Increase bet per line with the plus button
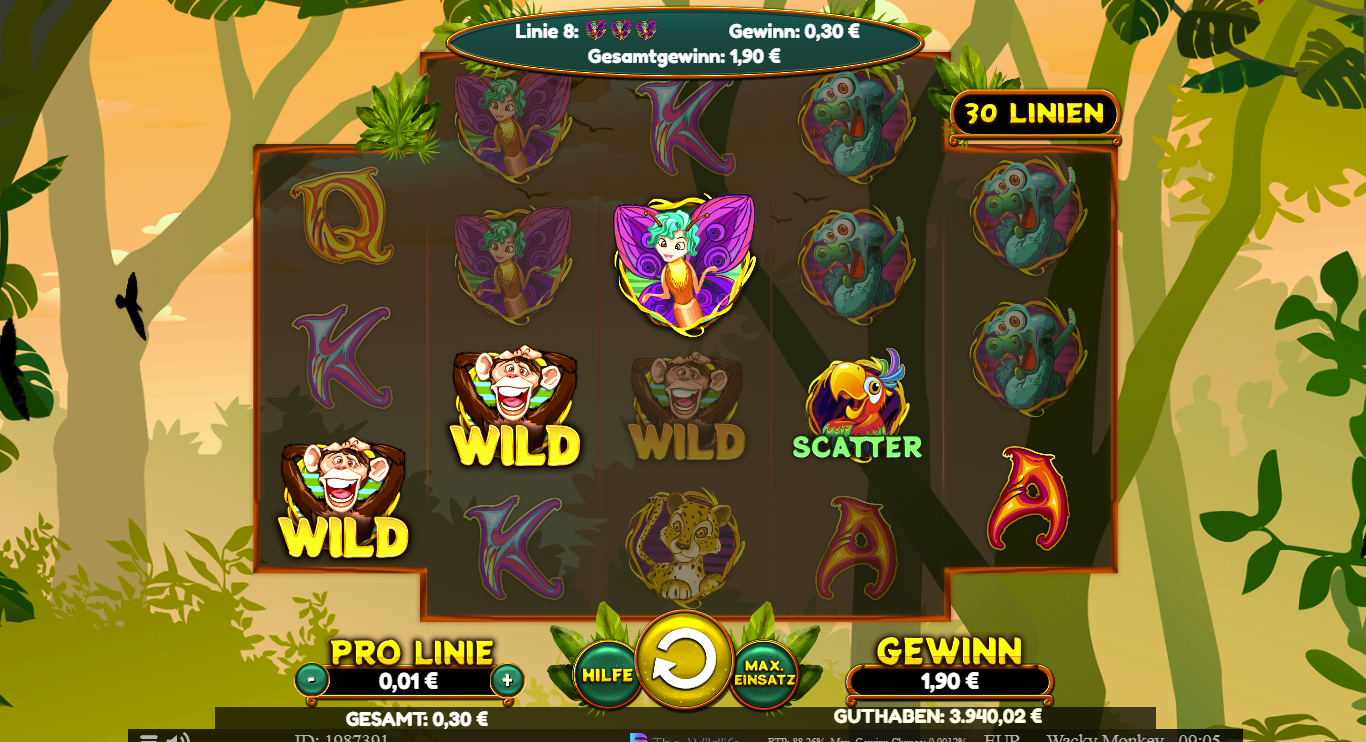Screen dimensions: 1366x742 tap(507, 679)
